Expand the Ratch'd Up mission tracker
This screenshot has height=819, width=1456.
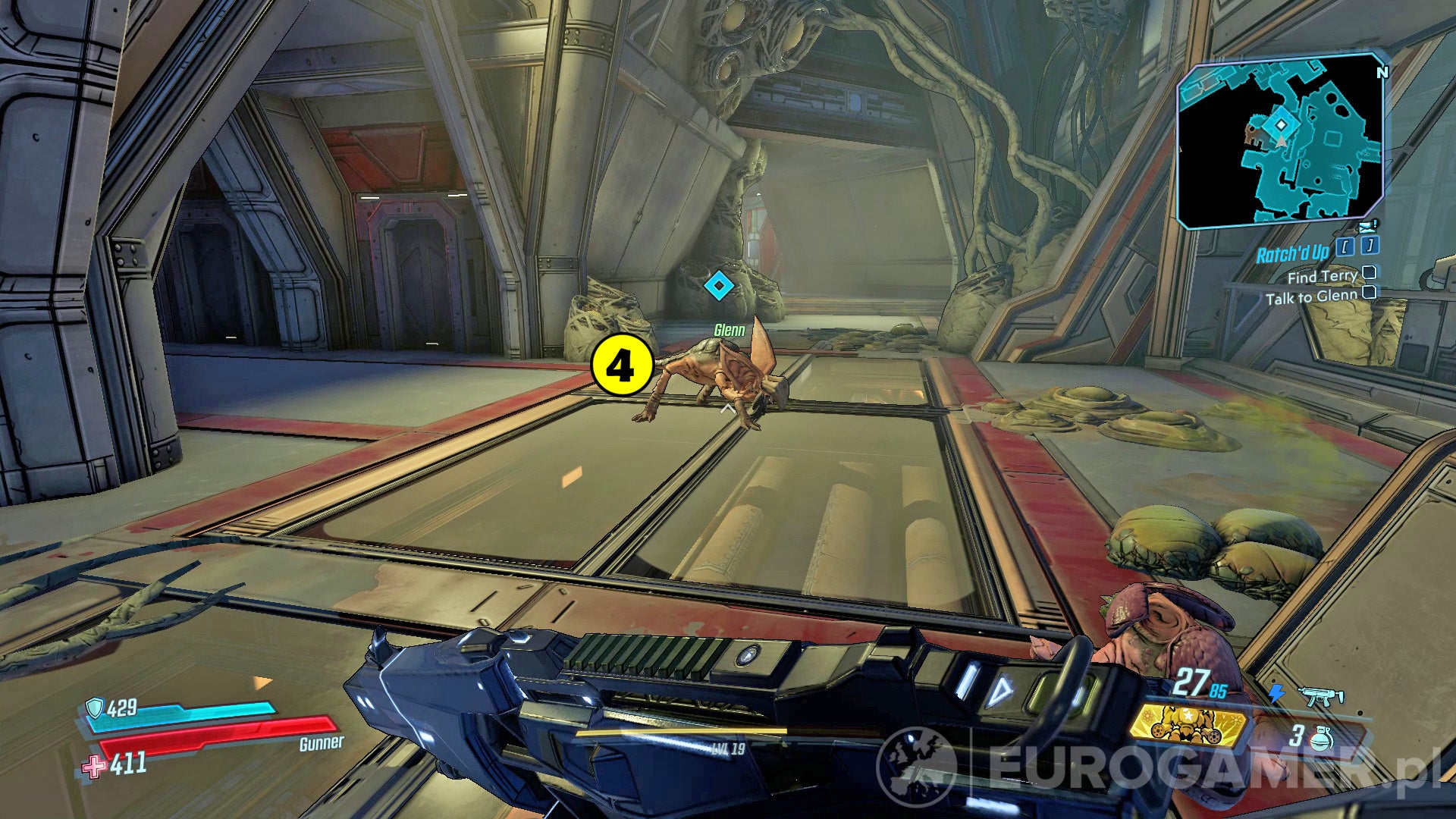[x=1294, y=253]
